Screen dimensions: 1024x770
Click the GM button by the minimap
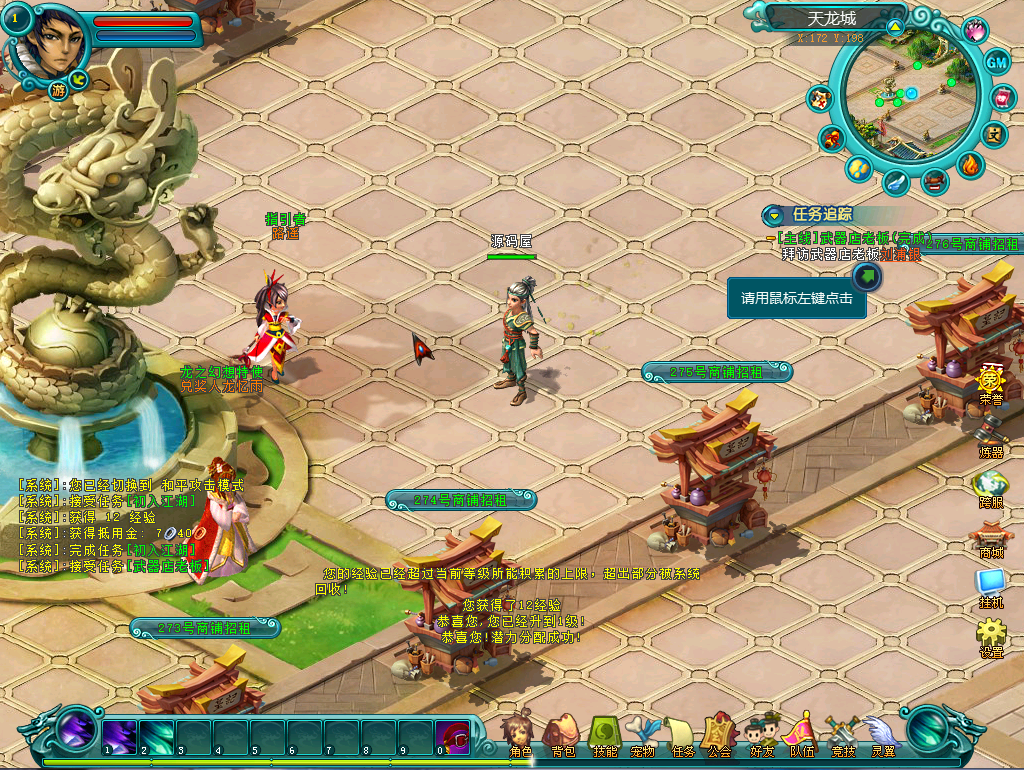point(997,62)
